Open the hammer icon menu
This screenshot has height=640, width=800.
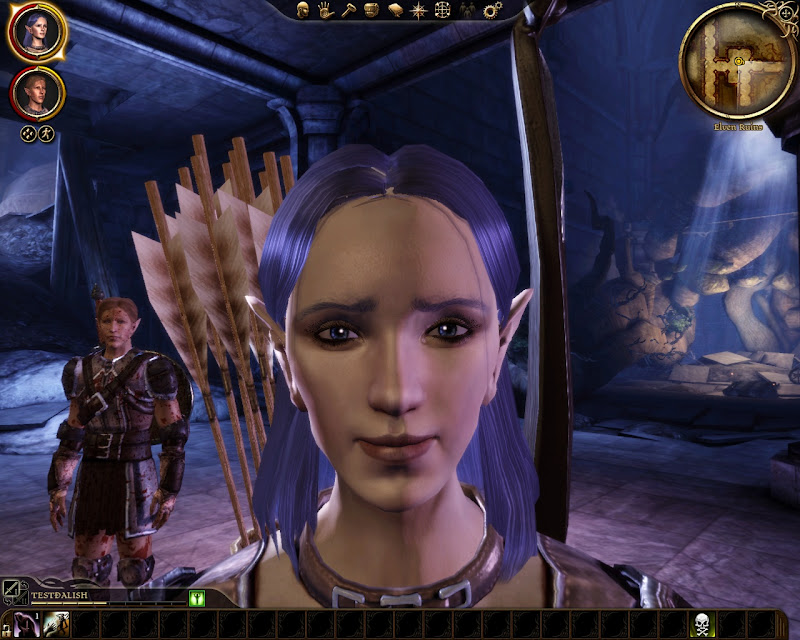[348, 10]
